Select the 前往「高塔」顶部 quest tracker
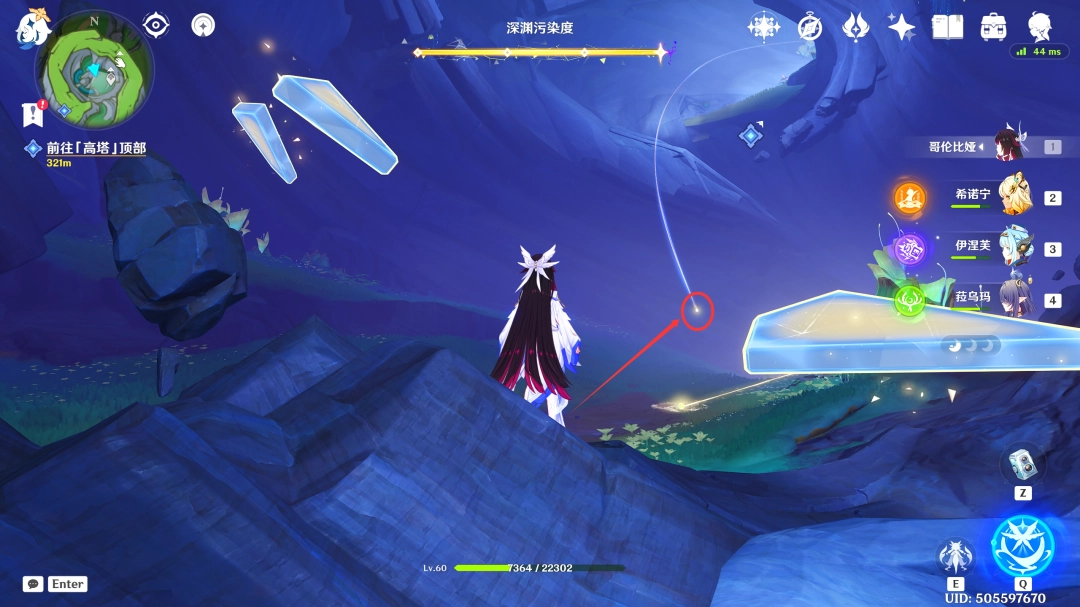Viewport: 1080px width, 607px height. (95, 148)
